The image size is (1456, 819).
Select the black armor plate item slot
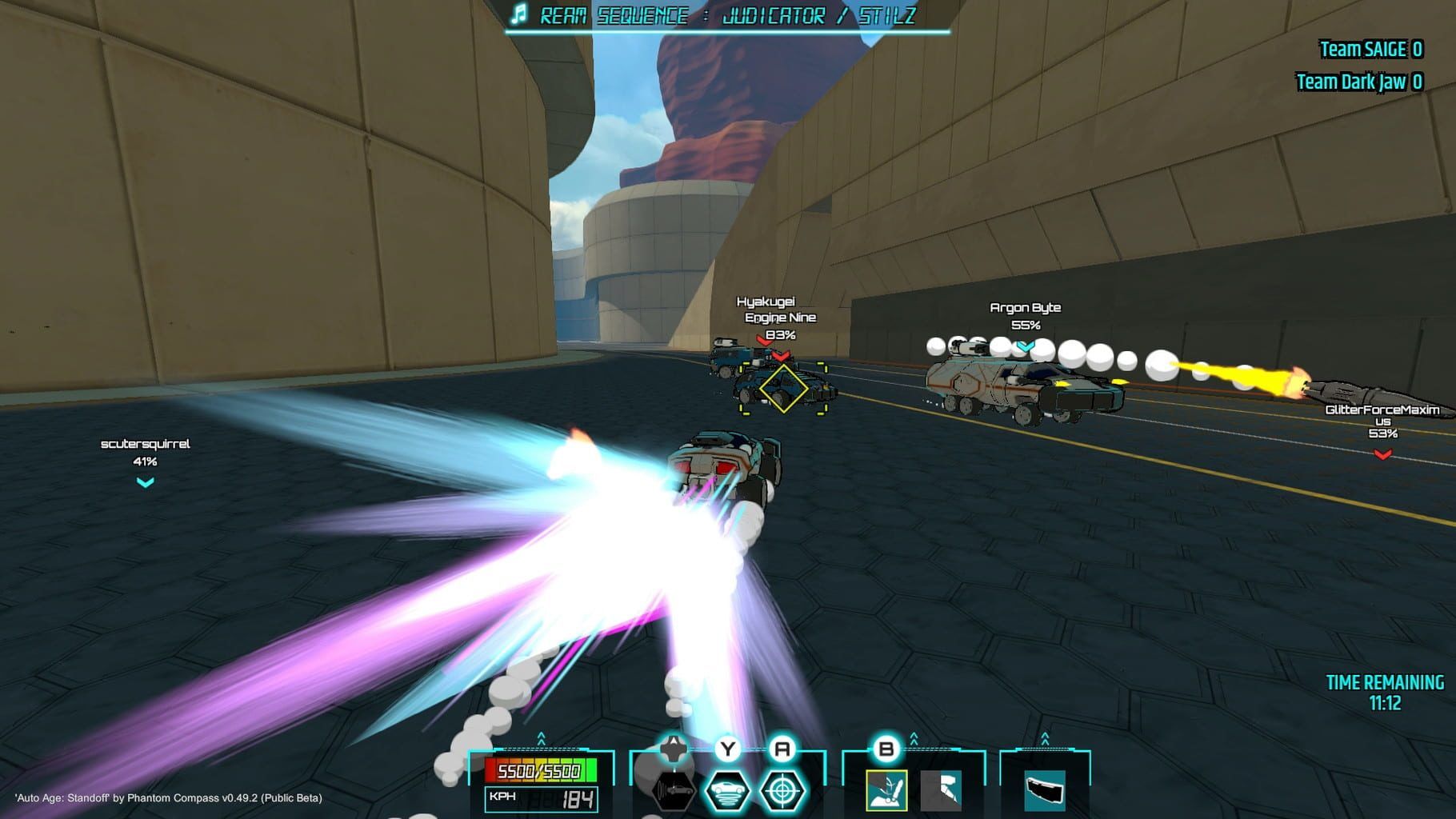[1045, 790]
